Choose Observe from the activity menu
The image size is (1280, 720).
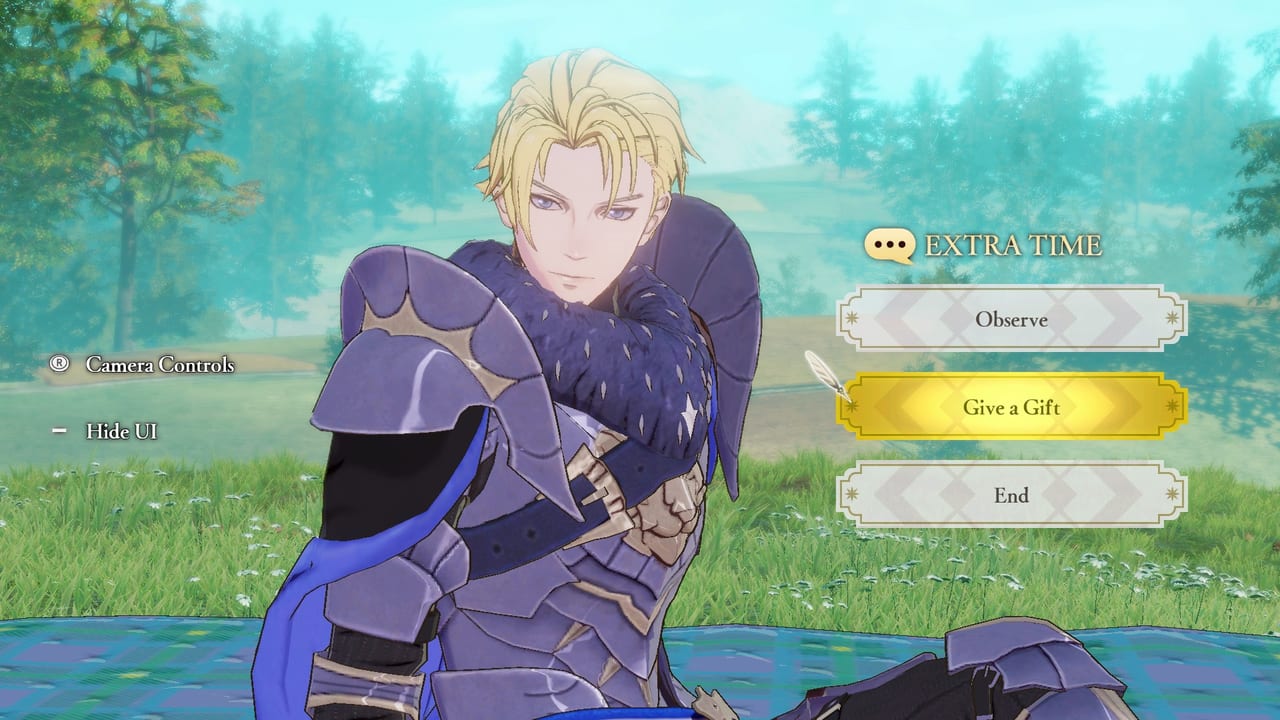pyautogui.click(x=1011, y=320)
